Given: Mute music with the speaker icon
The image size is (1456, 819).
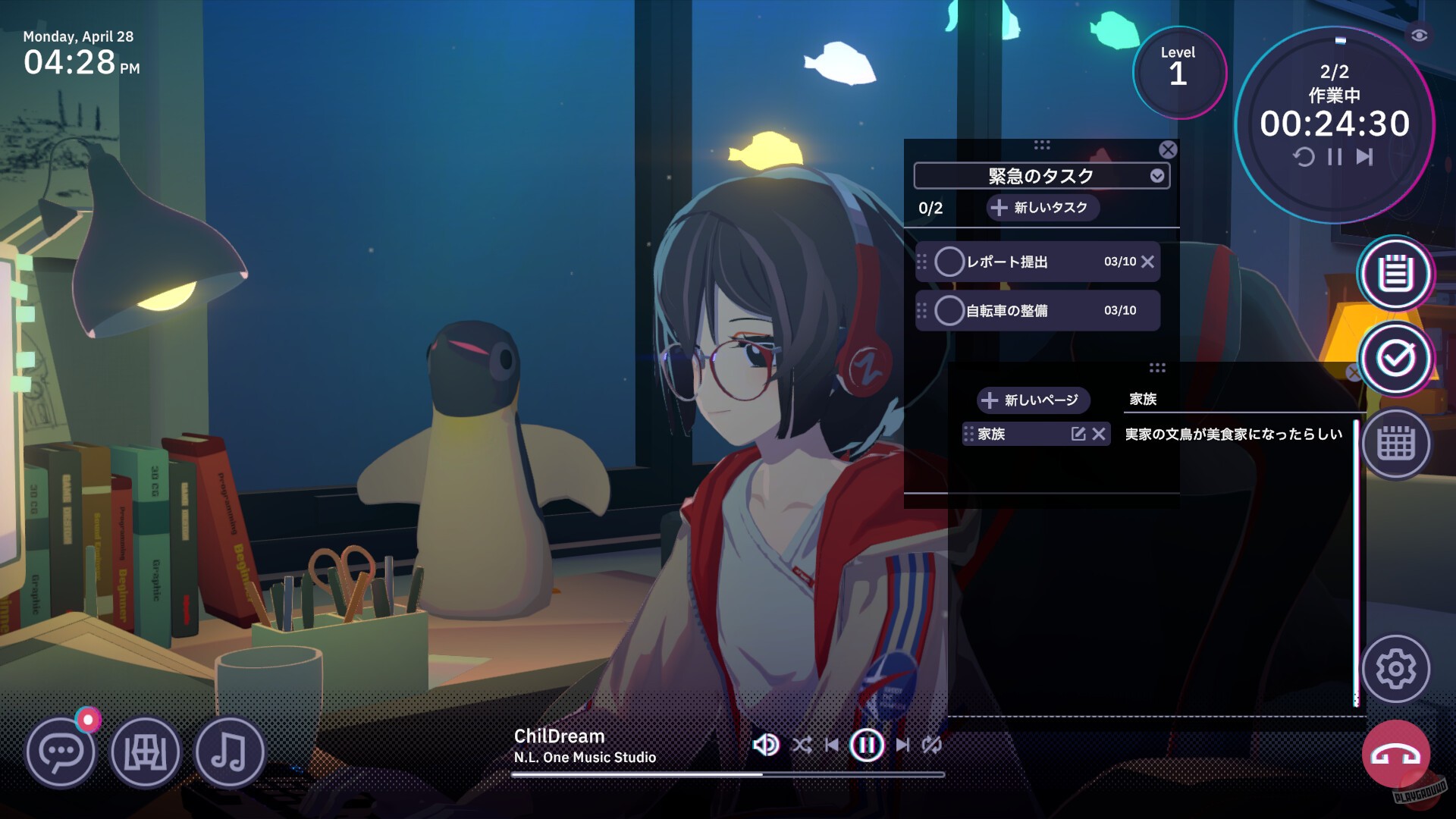Looking at the screenshot, I should pyautogui.click(x=766, y=745).
